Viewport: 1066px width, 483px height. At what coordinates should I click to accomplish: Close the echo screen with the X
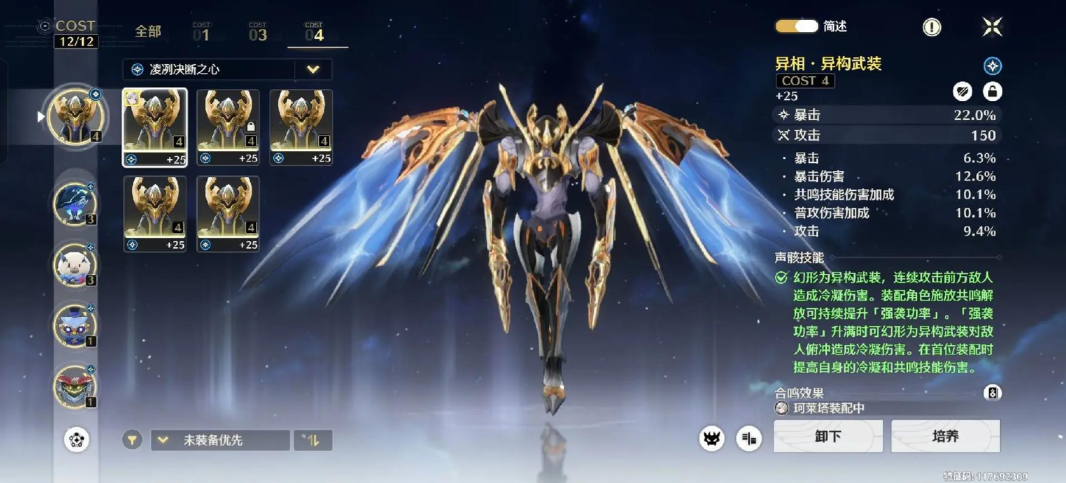coord(992,27)
